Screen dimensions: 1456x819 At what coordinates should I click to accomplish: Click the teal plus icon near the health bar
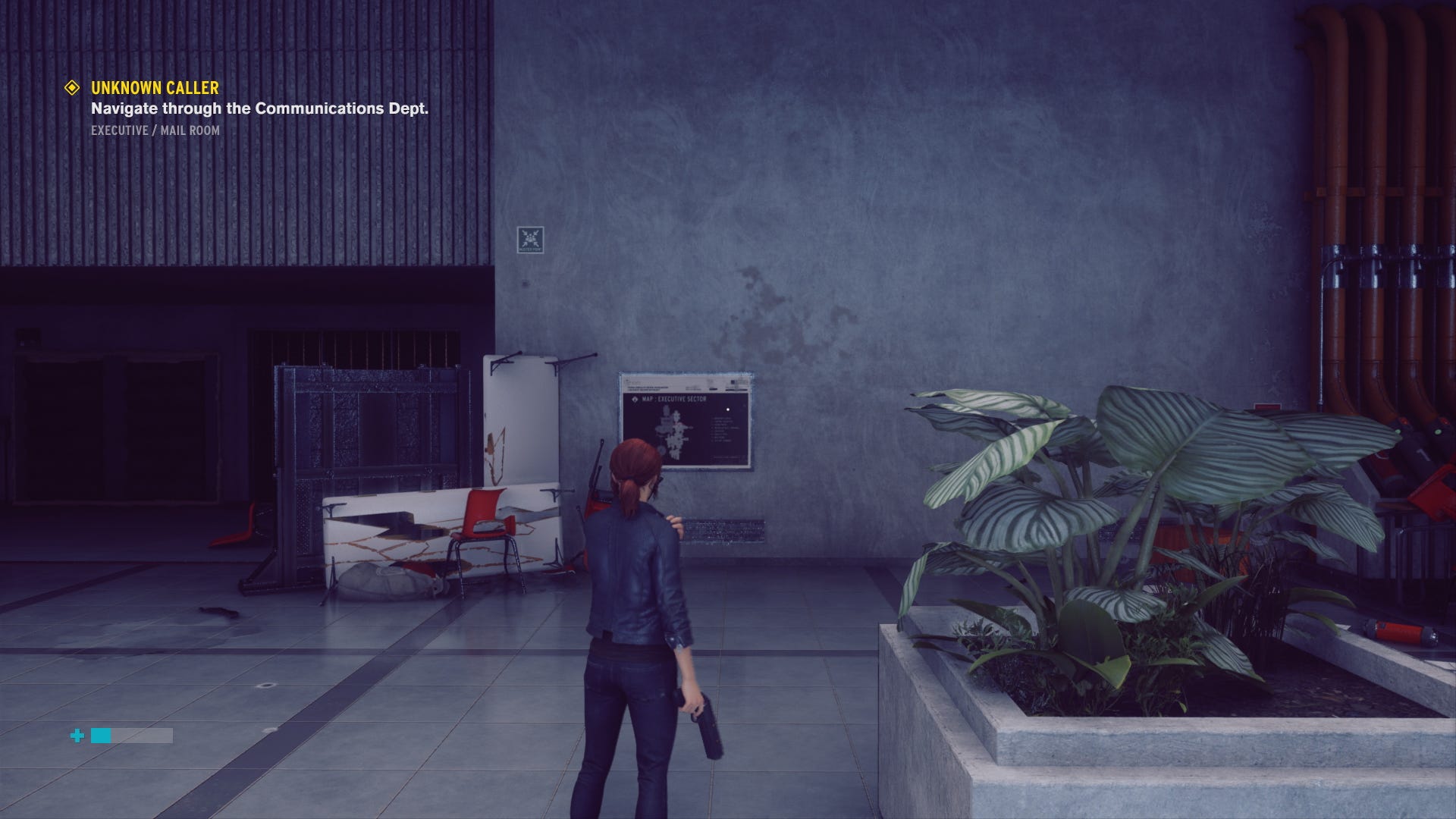[x=76, y=734]
